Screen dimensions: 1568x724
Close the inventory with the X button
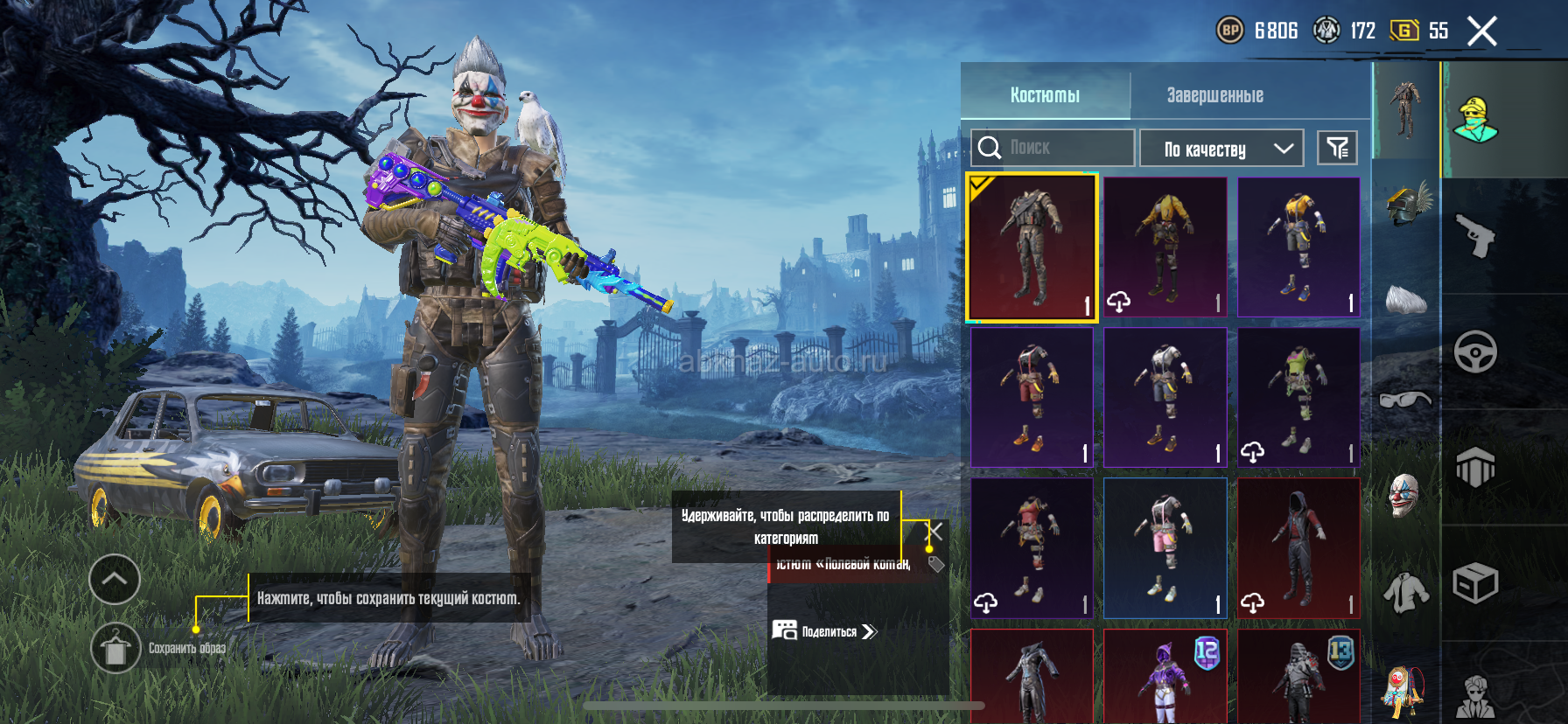[x=1481, y=31]
